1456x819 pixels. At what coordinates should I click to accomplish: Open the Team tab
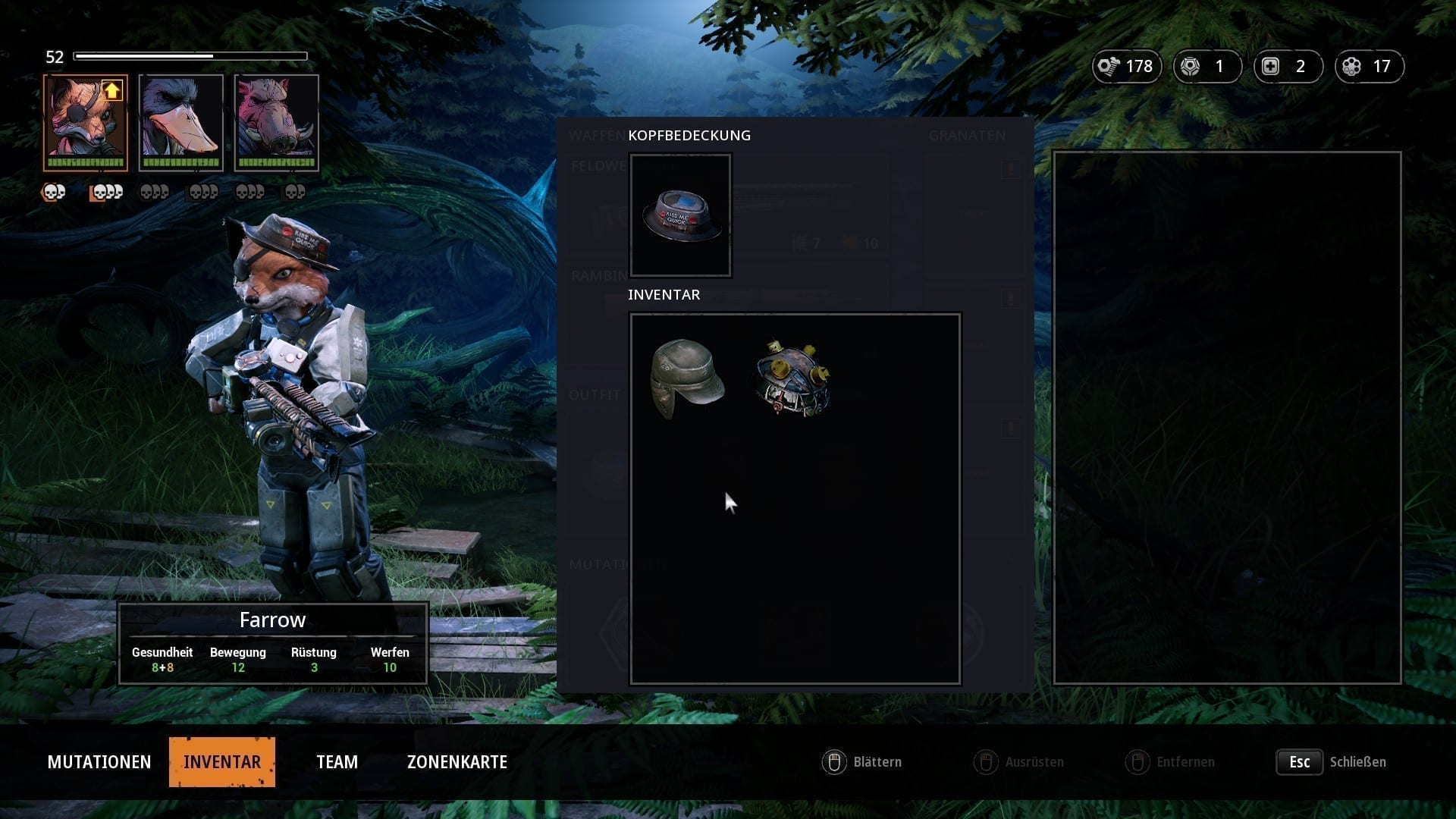coord(337,762)
